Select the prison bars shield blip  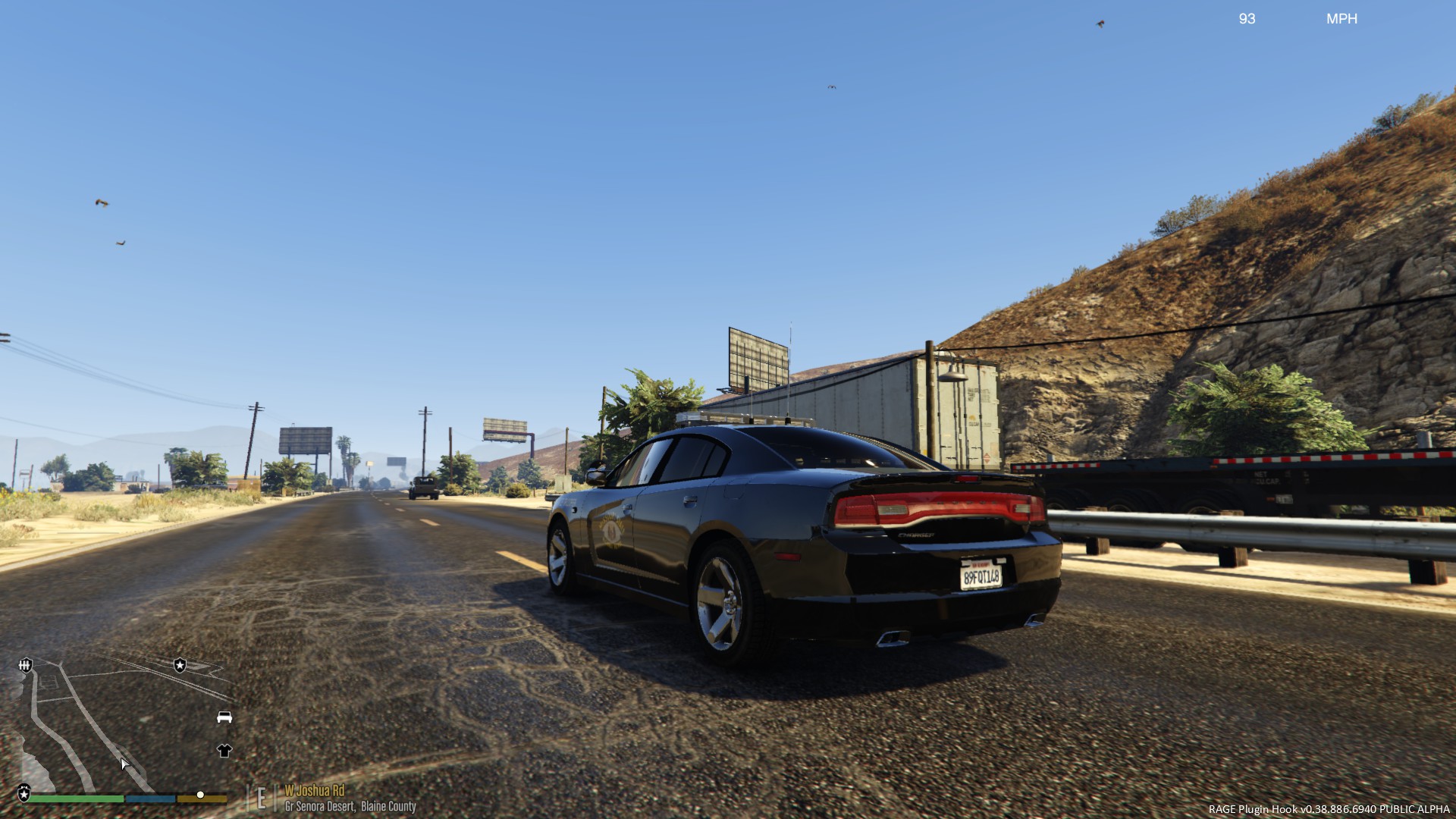pyautogui.click(x=26, y=665)
